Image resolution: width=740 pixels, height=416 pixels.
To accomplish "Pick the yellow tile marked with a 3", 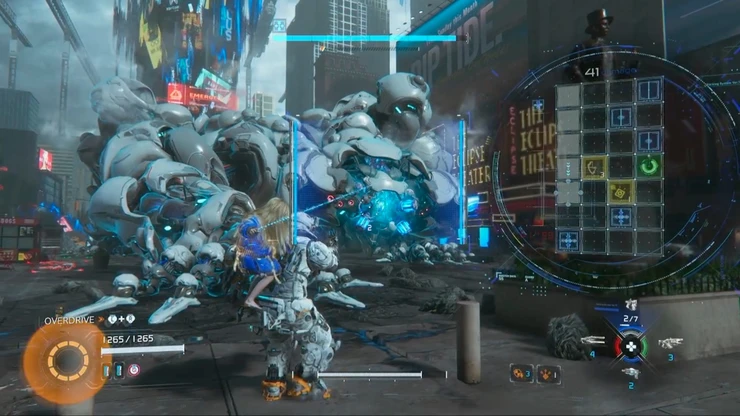I will click(595, 165).
